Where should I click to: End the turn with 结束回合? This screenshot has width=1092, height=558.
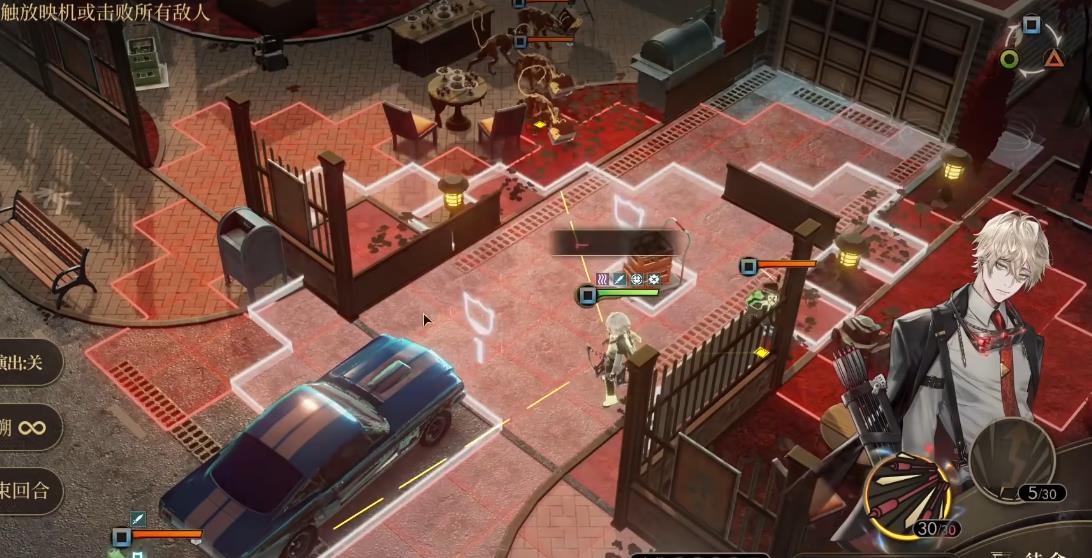click(28, 491)
